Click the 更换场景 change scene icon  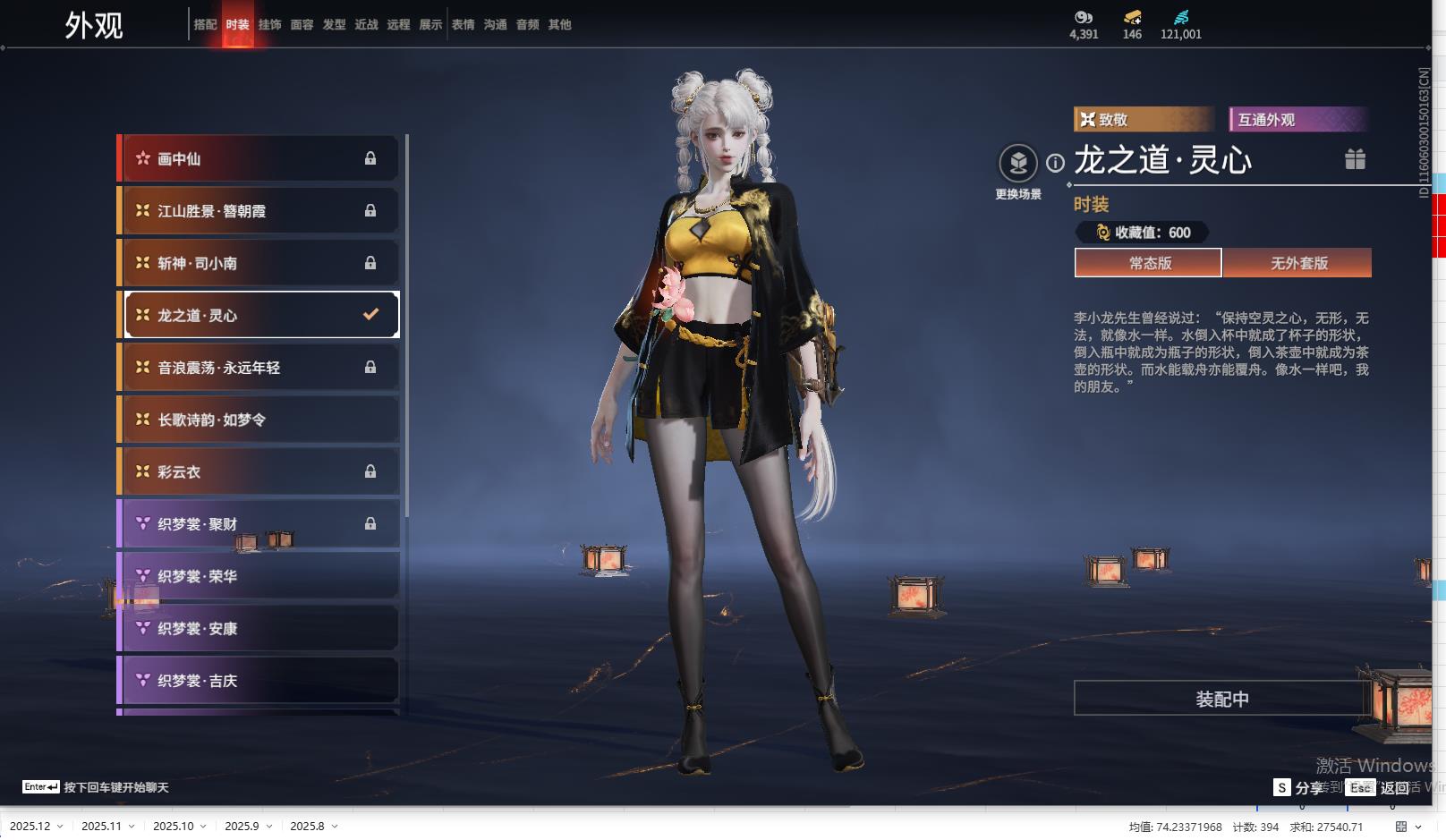1018,164
